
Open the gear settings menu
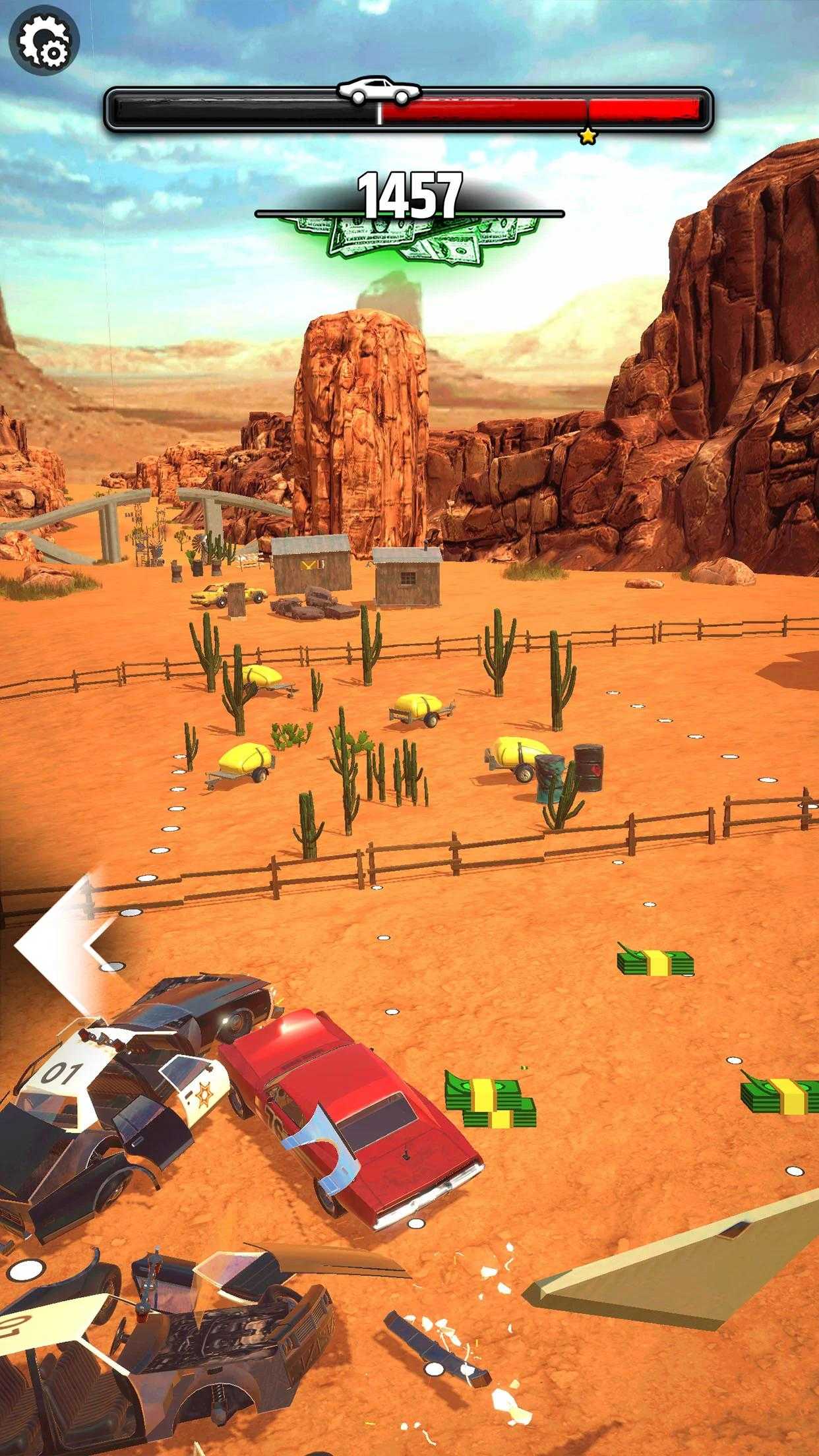pyautogui.click(x=44, y=40)
